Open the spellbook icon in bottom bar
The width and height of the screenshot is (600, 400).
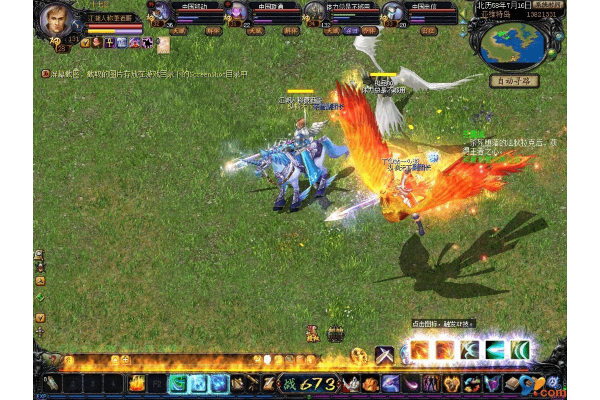(x=513, y=383)
